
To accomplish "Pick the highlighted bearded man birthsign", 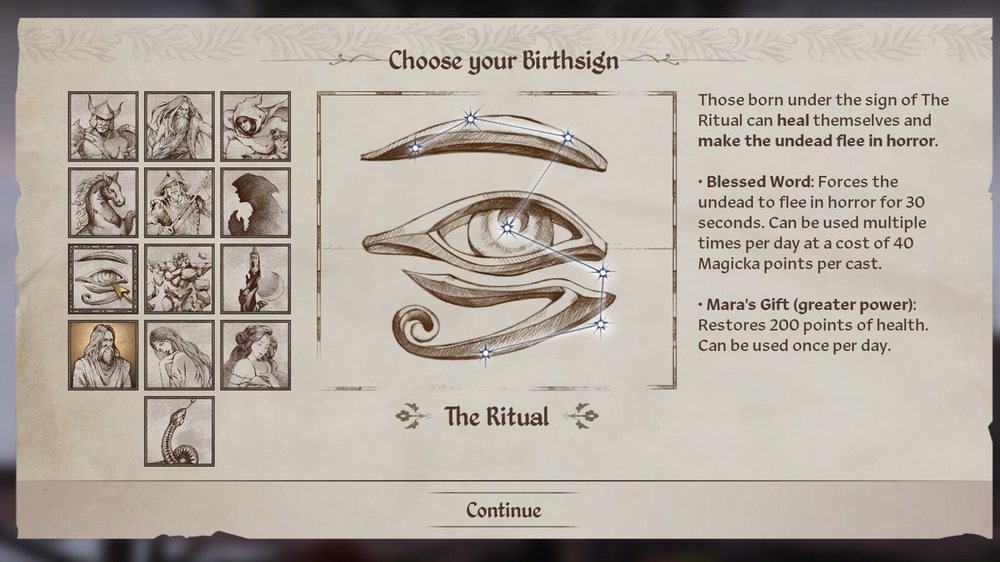I will [x=103, y=355].
